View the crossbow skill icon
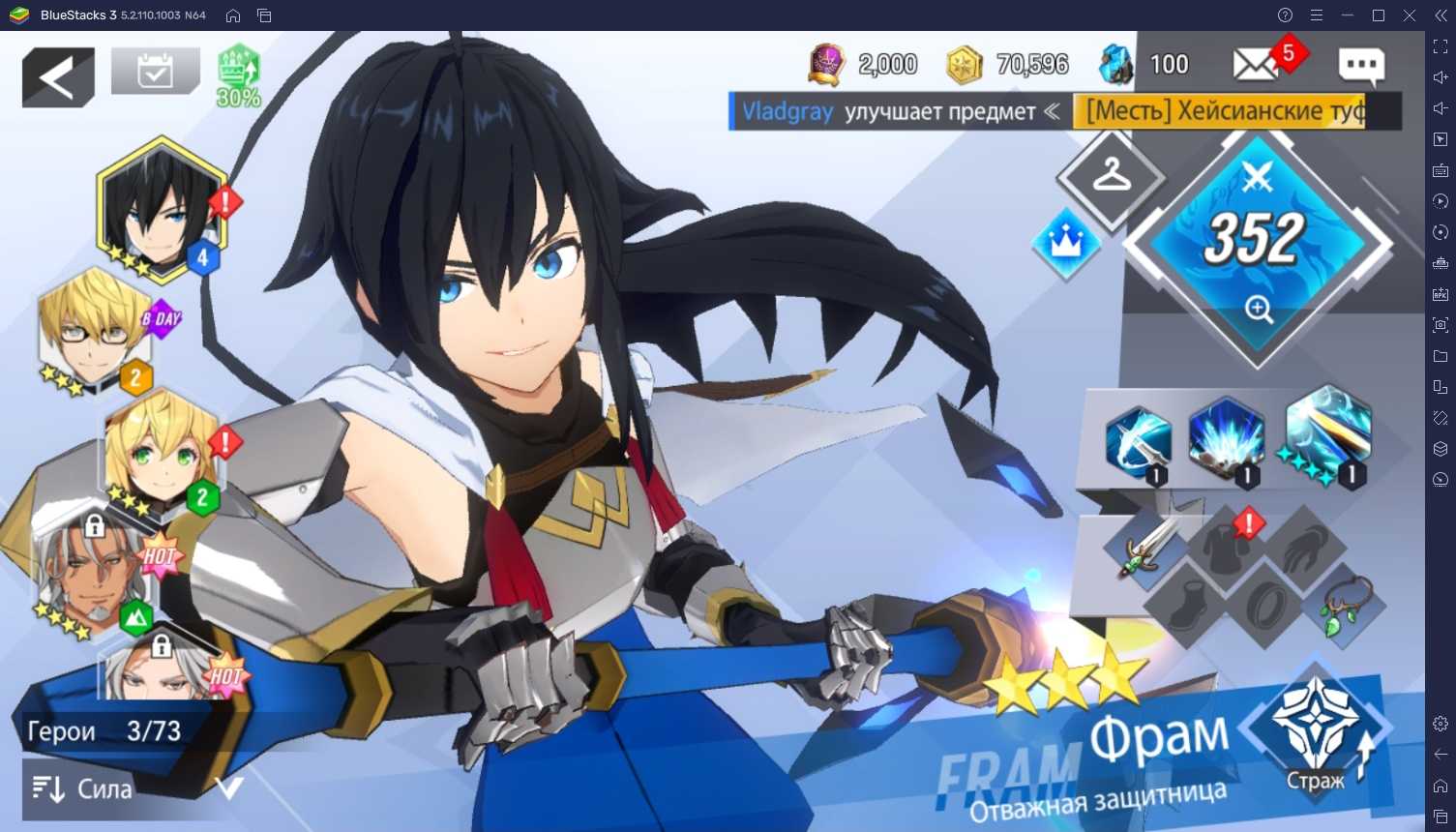The image size is (1456, 832). [1138, 442]
